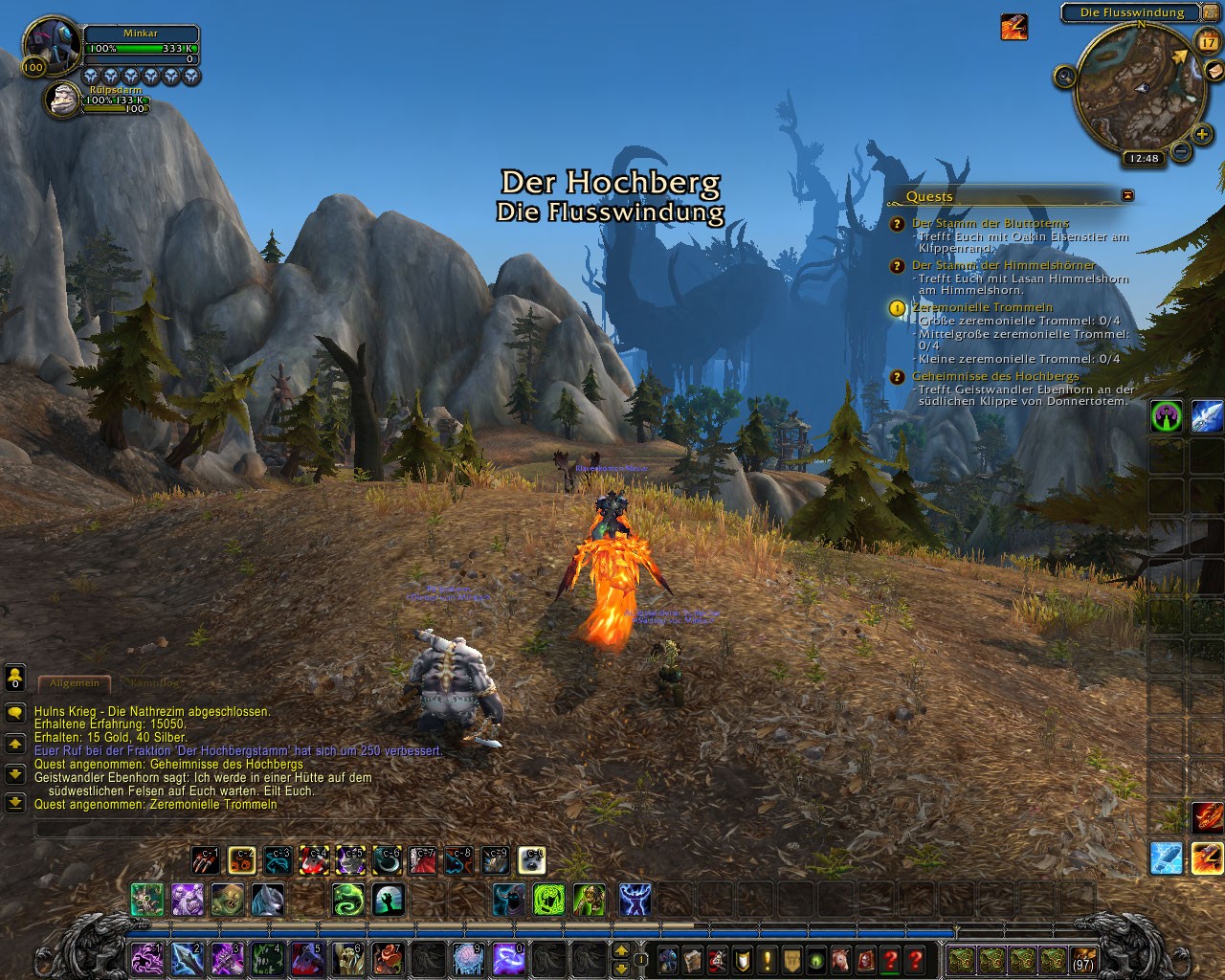Open the character info micro button
The image size is (1225, 980).
(666, 959)
